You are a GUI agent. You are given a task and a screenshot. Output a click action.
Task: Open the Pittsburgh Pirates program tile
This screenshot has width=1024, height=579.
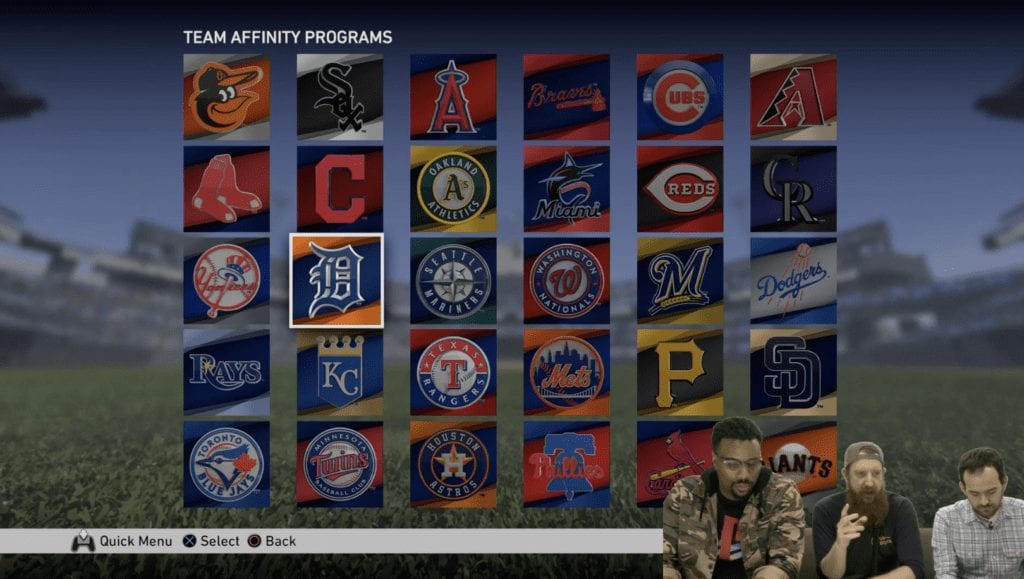(x=680, y=372)
